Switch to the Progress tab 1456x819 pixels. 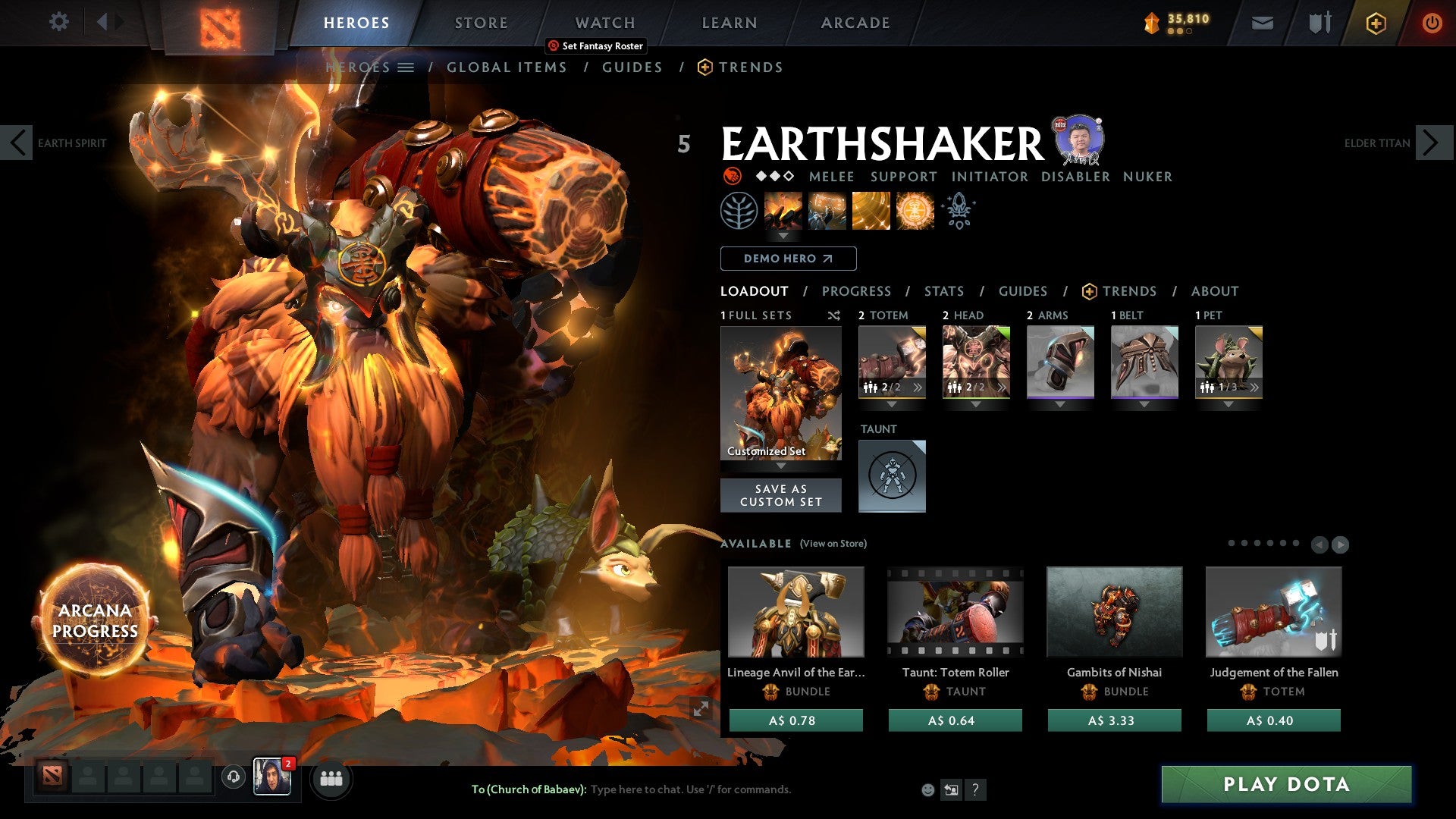857,290
